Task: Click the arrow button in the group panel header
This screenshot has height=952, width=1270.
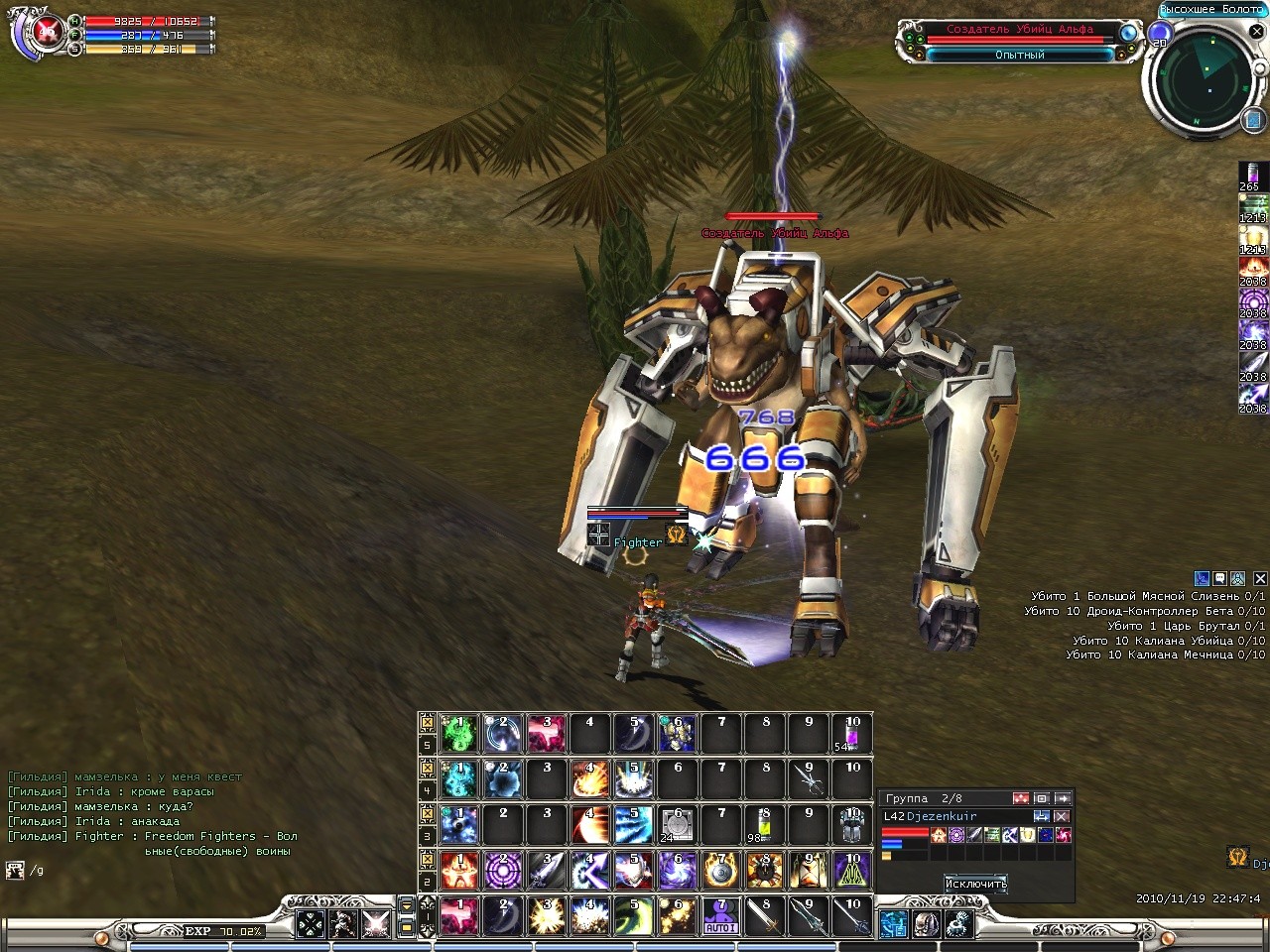Action: coord(1063,798)
